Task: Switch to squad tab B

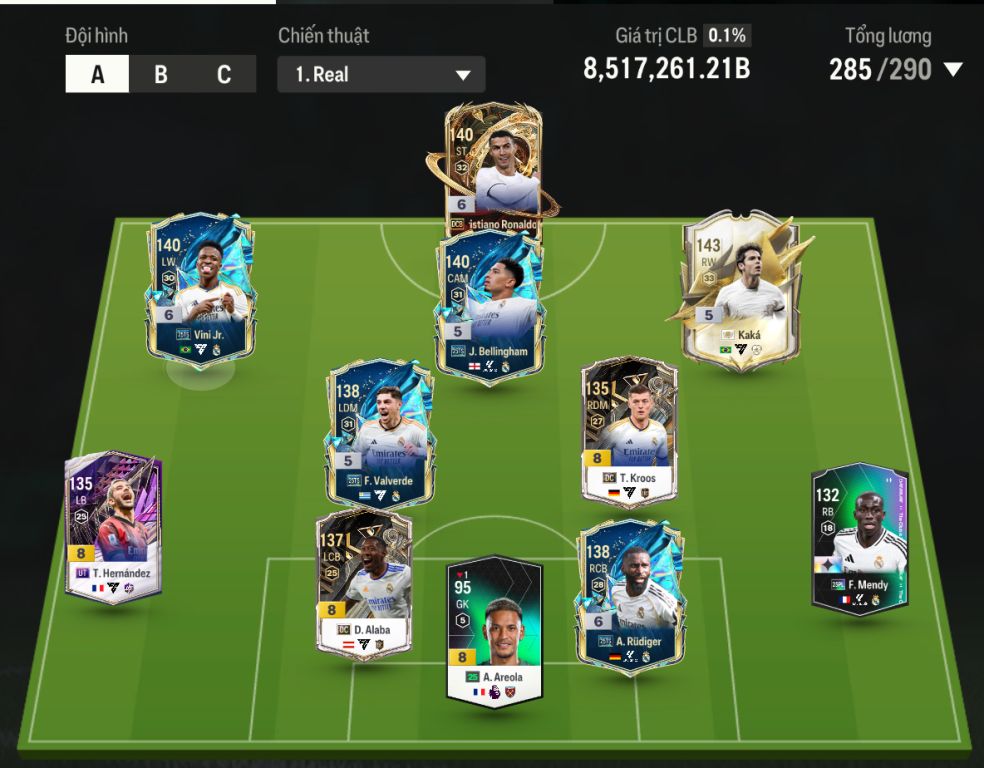Action: [160, 75]
